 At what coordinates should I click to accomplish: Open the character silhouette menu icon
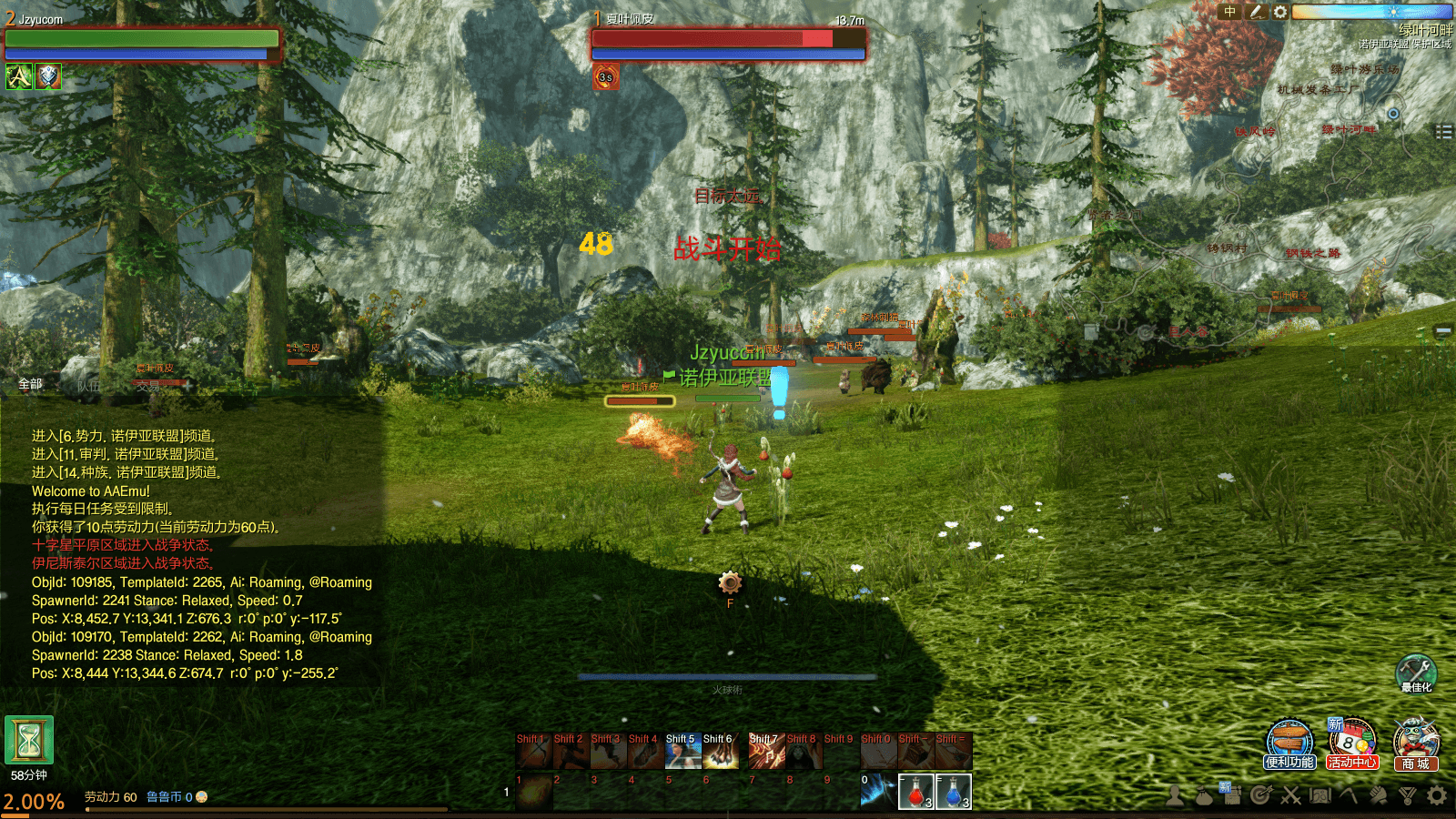click(x=1176, y=795)
